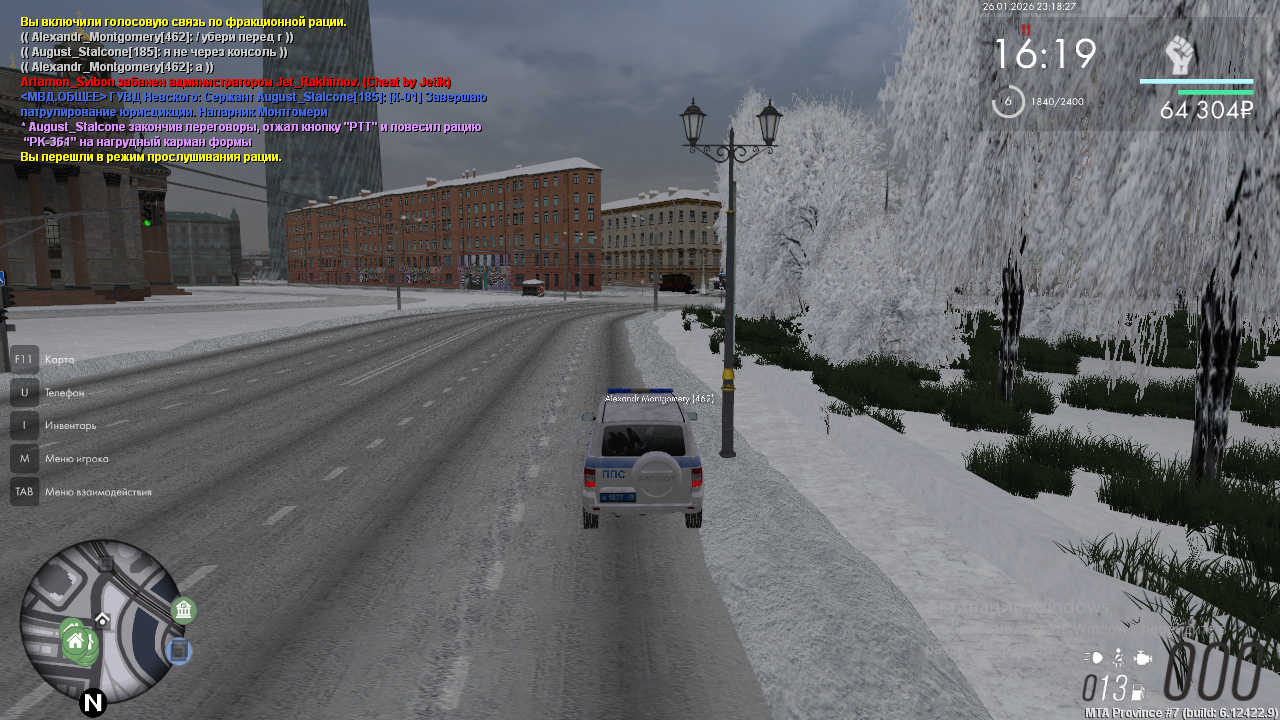
Task: Select the blue square marker on the minimap edge
Action: point(178,652)
